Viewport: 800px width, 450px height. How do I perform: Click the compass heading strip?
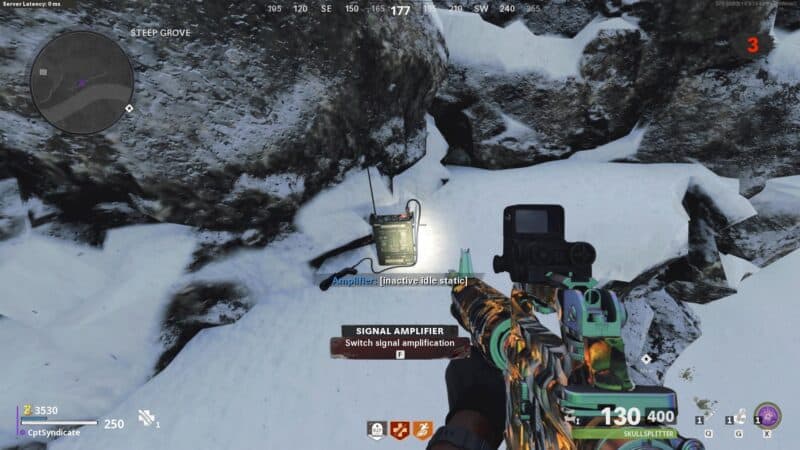click(400, 10)
